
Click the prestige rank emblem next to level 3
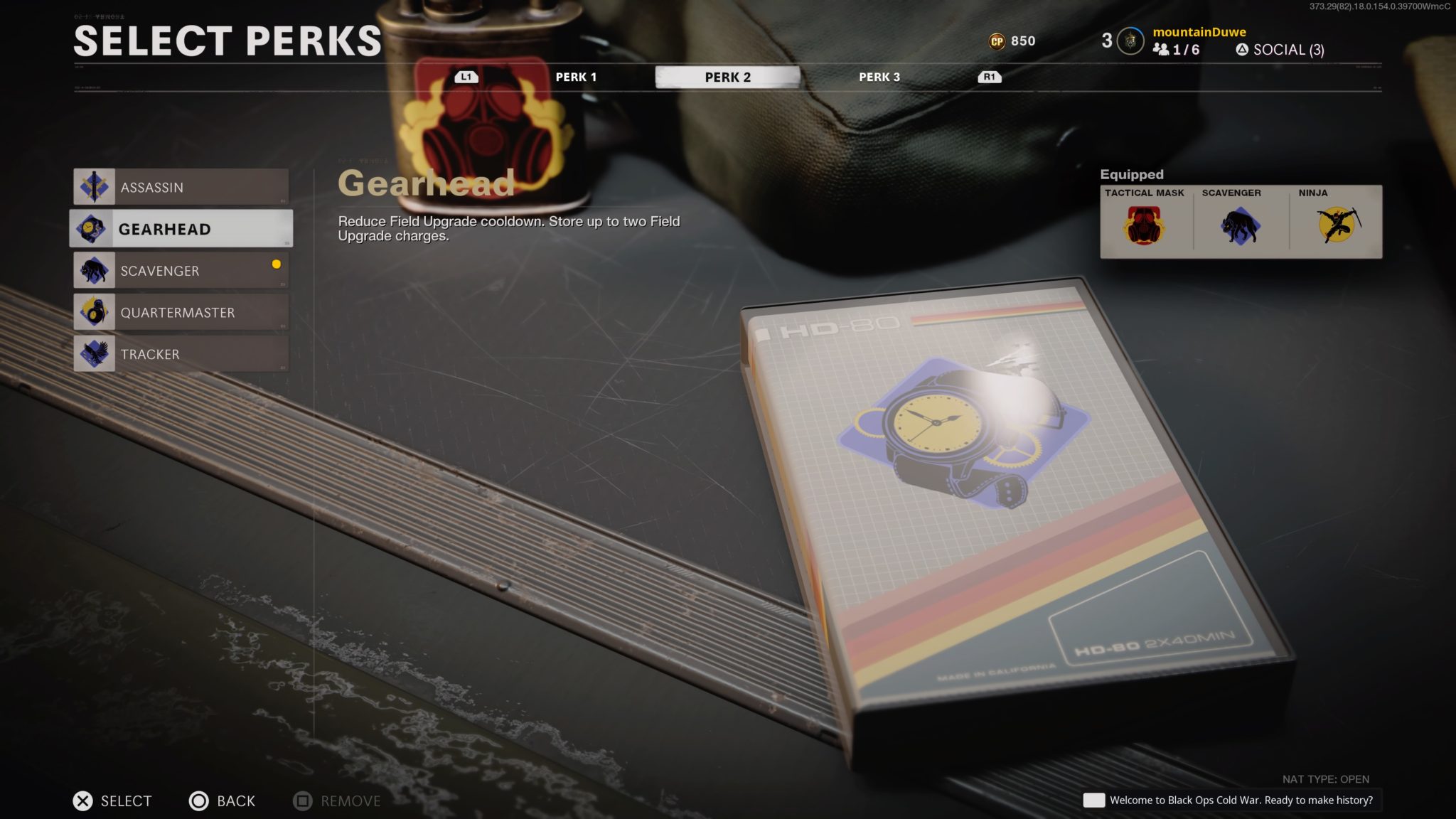click(x=1129, y=41)
